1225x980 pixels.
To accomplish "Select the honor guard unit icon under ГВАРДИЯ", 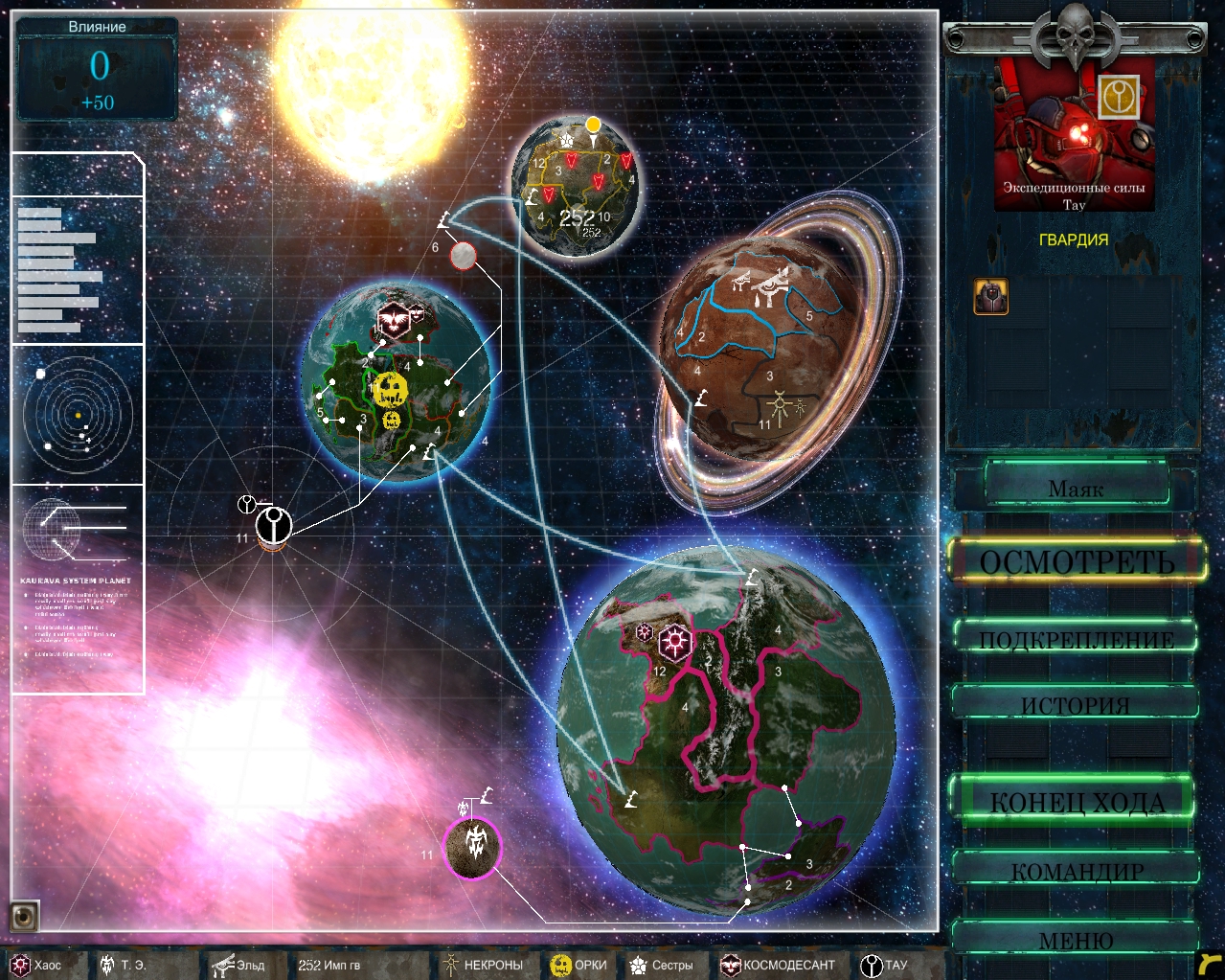I will coord(990,297).
